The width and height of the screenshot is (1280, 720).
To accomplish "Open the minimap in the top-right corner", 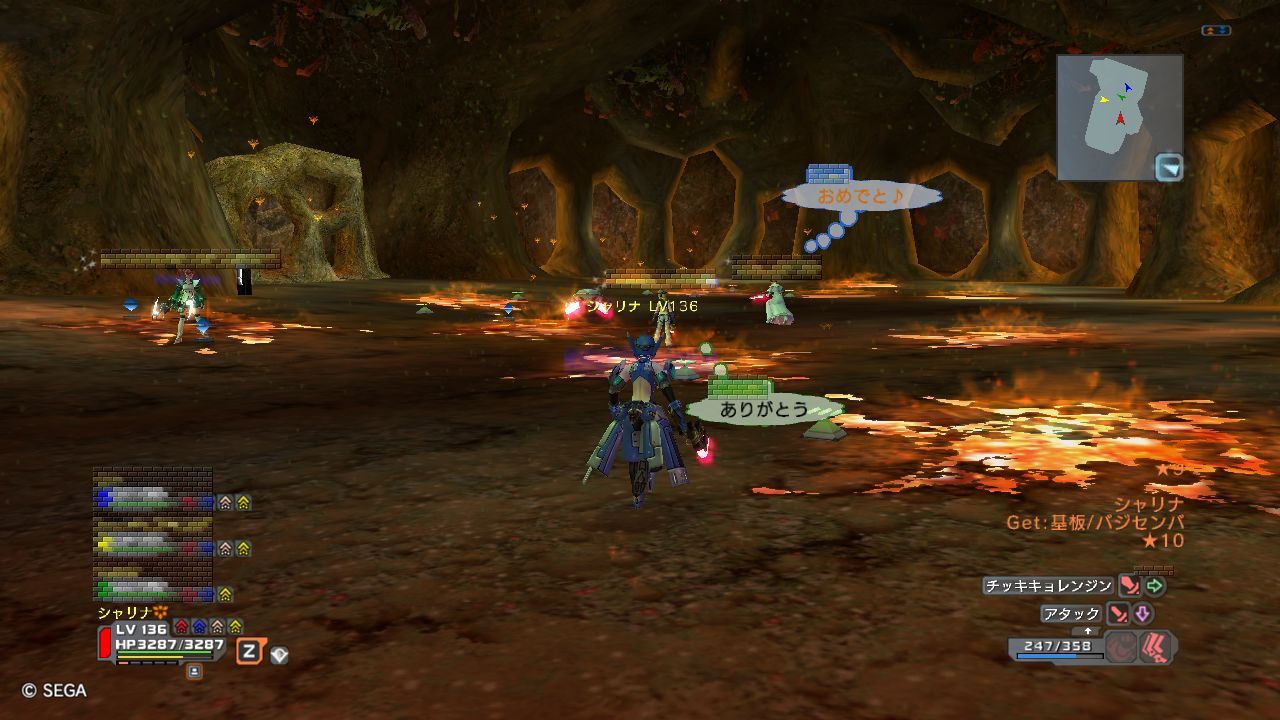I will tap(1118, 116).
